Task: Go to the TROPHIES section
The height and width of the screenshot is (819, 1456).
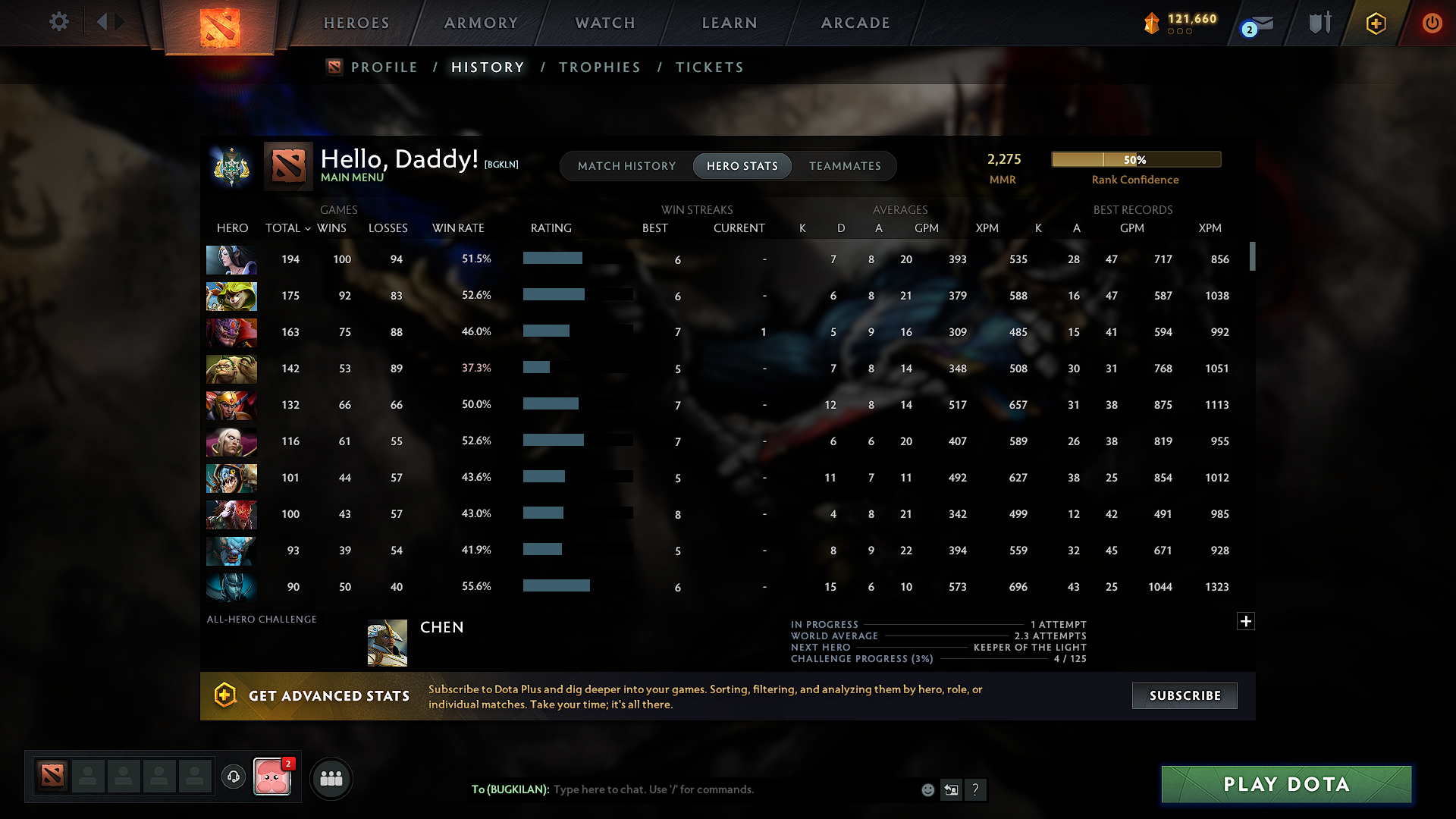Action: pyautogui.click(x=599, y=67)
